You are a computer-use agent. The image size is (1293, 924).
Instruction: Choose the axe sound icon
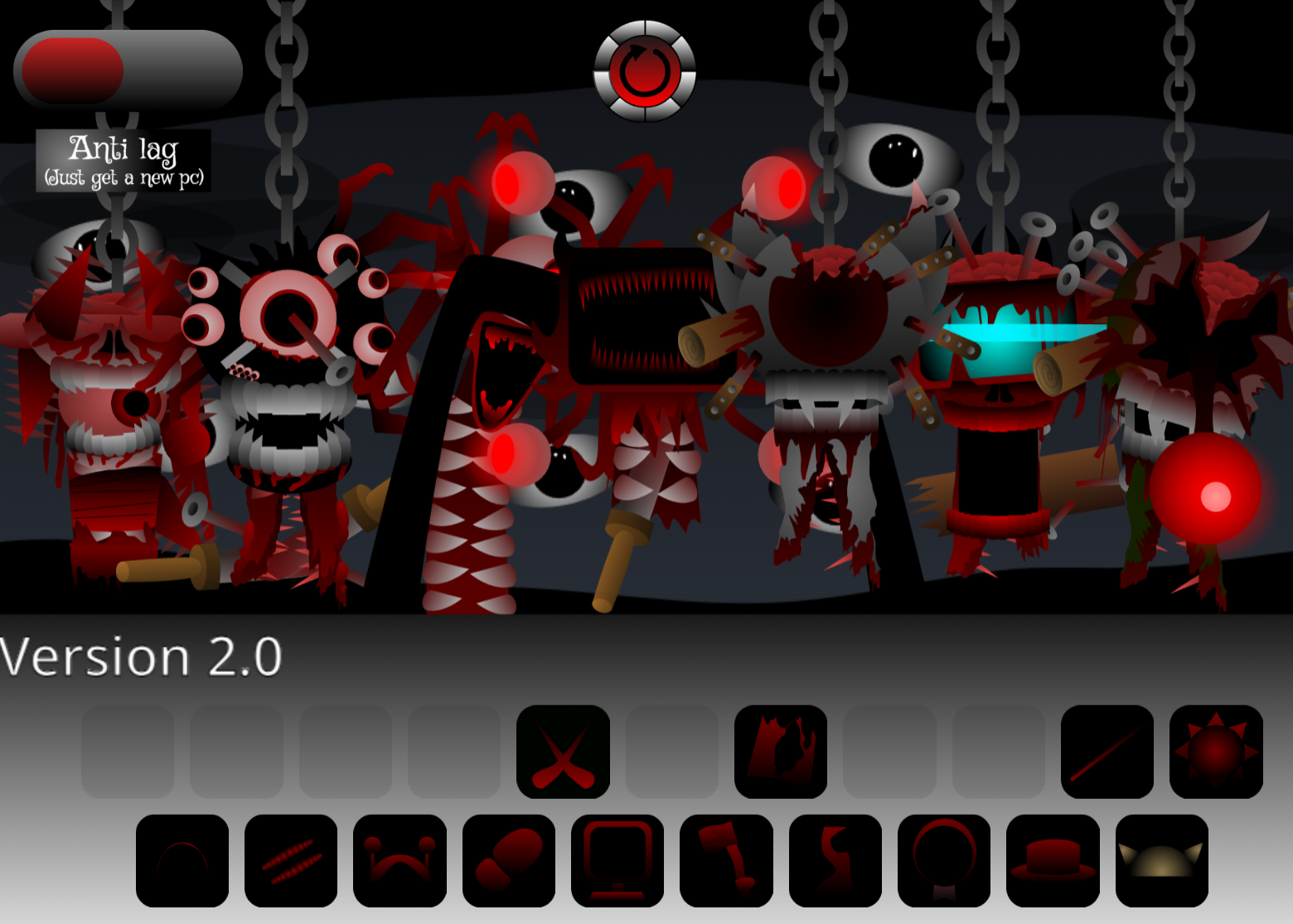tap(727, 862)
